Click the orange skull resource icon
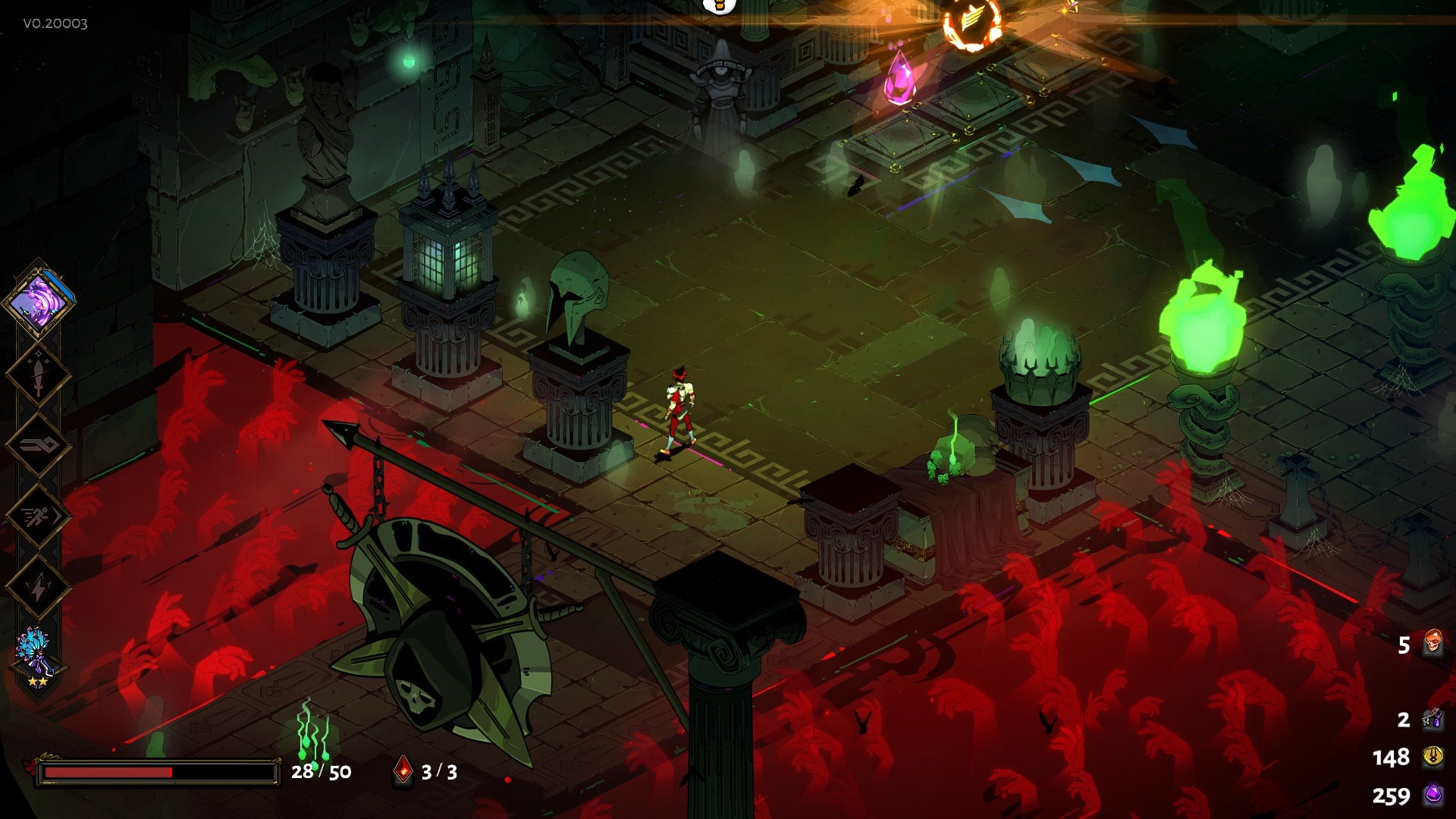 point(1432,644)
